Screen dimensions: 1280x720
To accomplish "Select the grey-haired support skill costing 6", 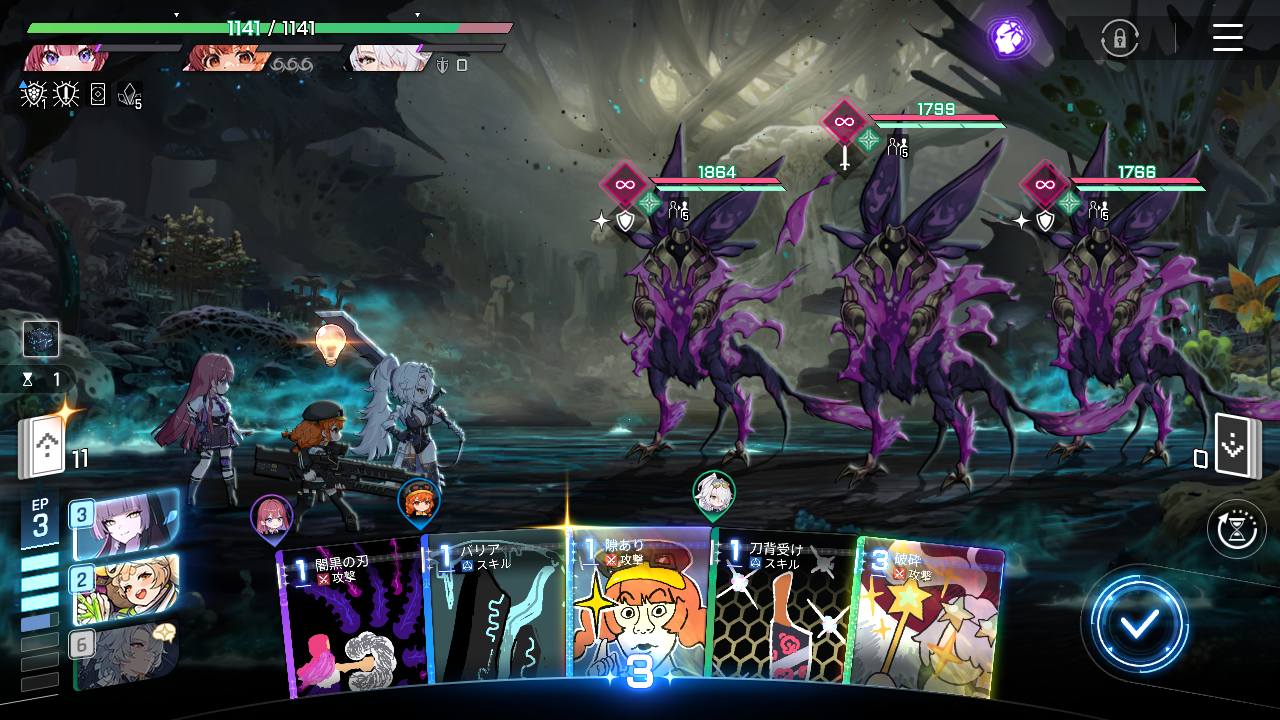I will click(125, 654).
